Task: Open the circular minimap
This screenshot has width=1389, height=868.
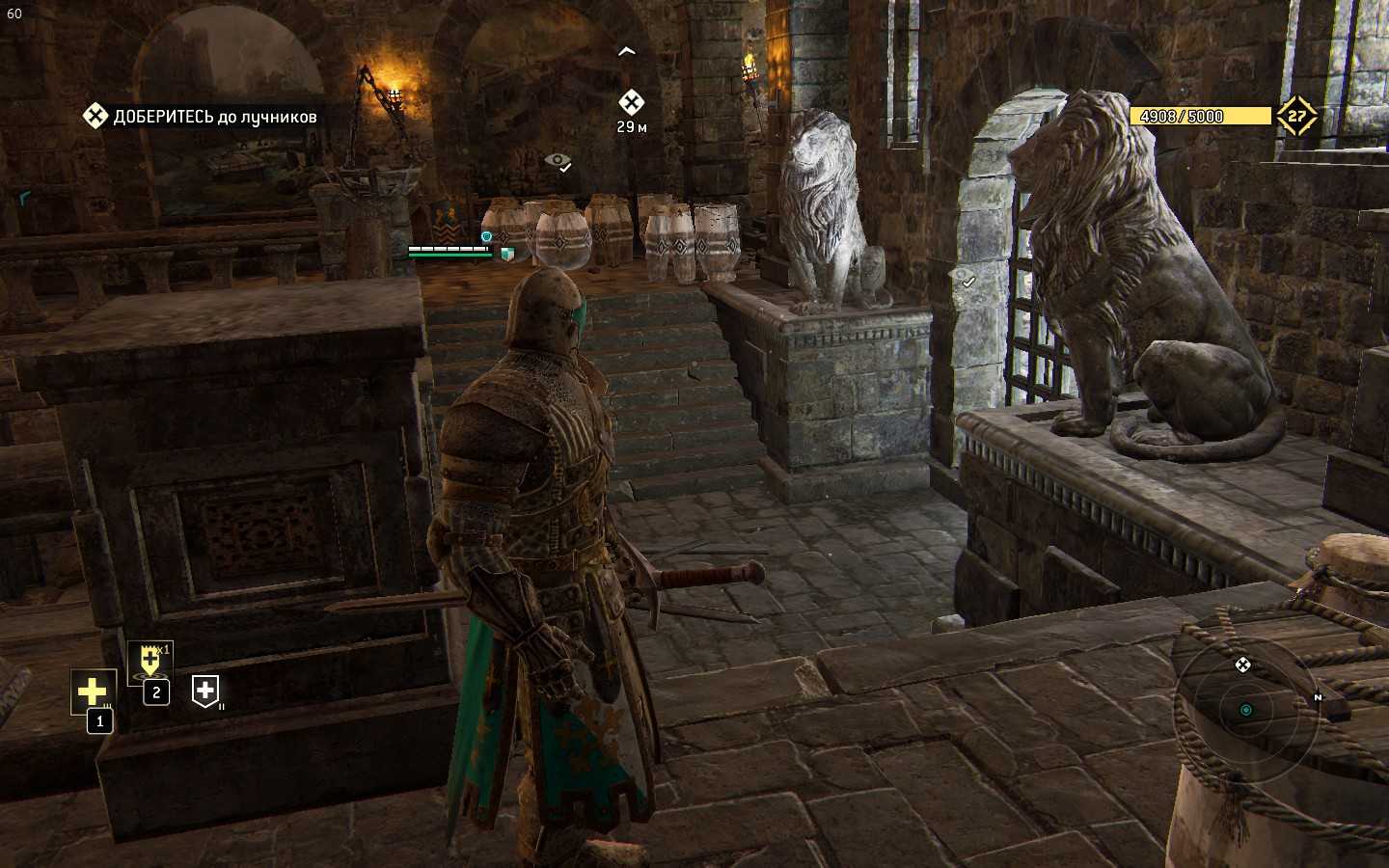Action: tap(1245, 711)
